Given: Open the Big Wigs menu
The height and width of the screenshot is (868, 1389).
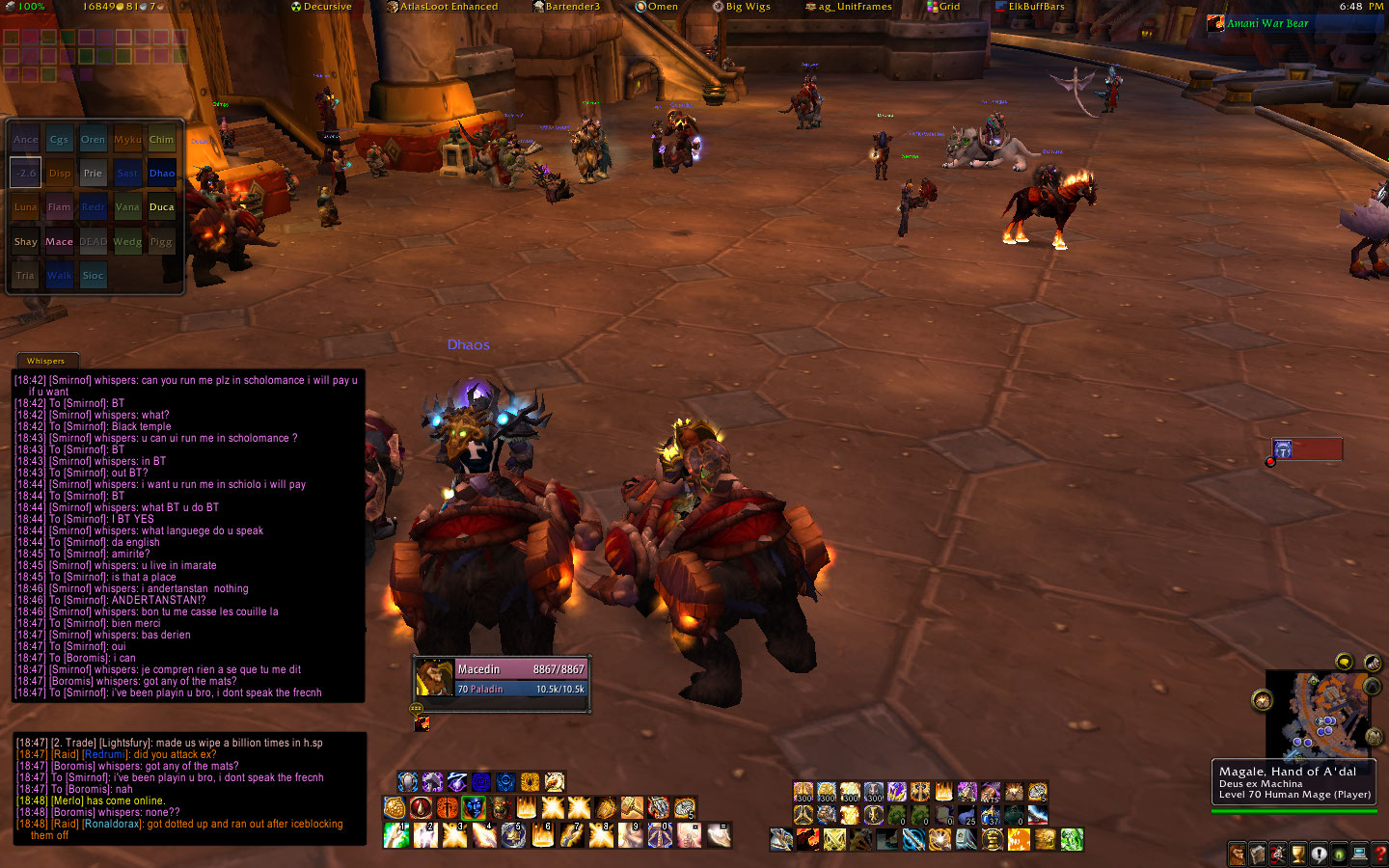Looking at the screenshot, I should (742, 7).
